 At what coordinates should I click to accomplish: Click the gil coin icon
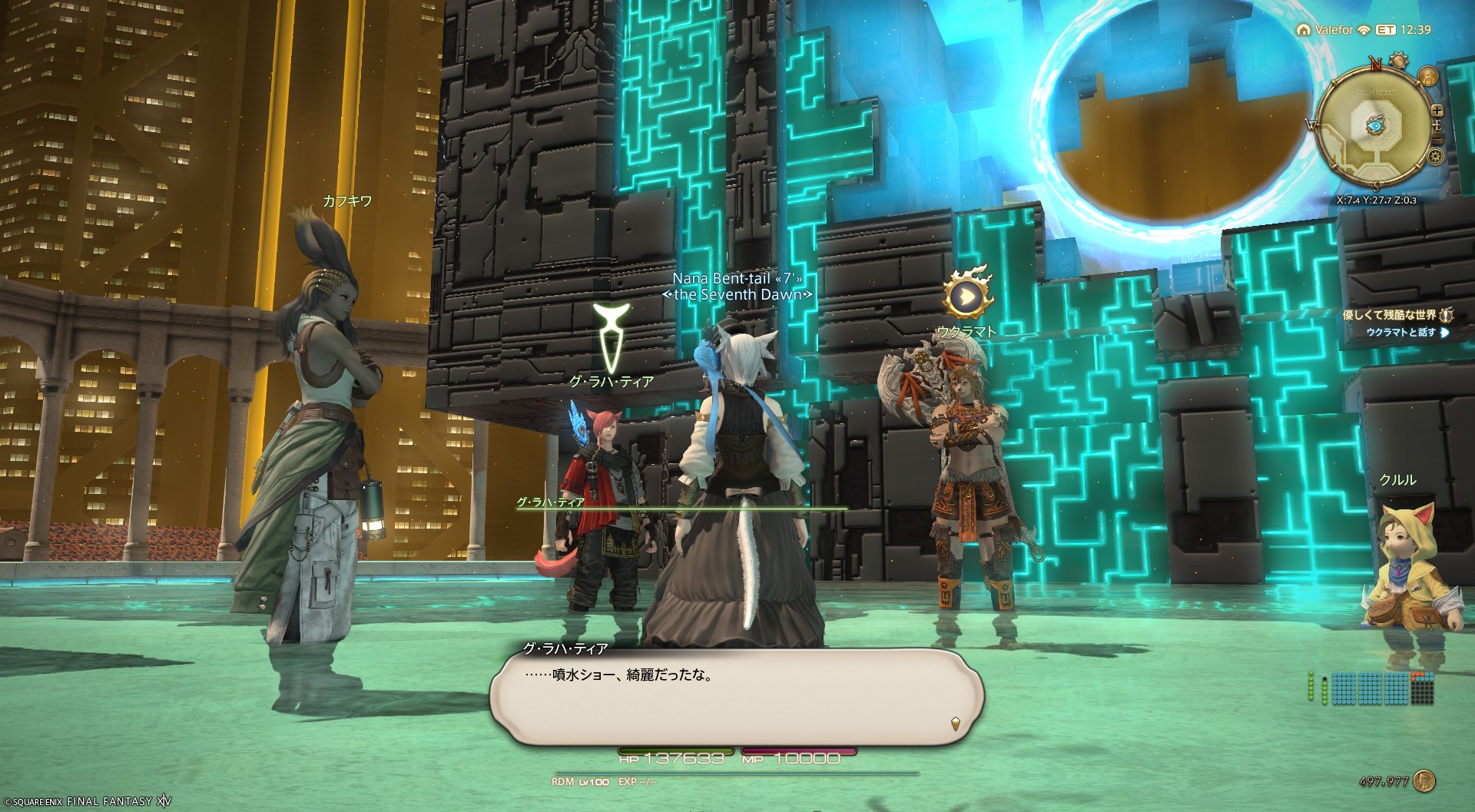tap(1424, 781)
